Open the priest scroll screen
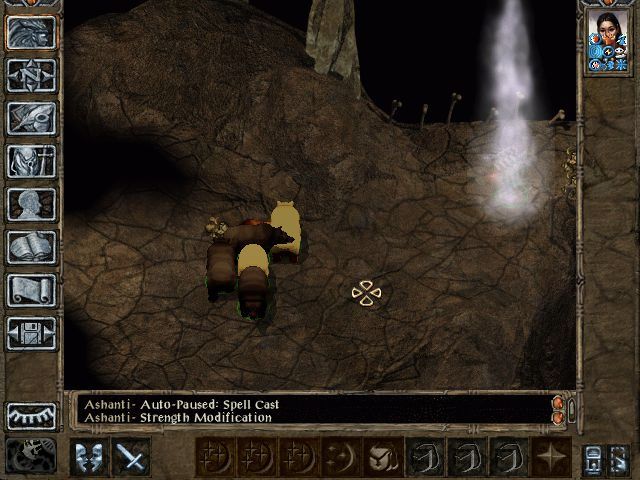 (x=31, y=290)
